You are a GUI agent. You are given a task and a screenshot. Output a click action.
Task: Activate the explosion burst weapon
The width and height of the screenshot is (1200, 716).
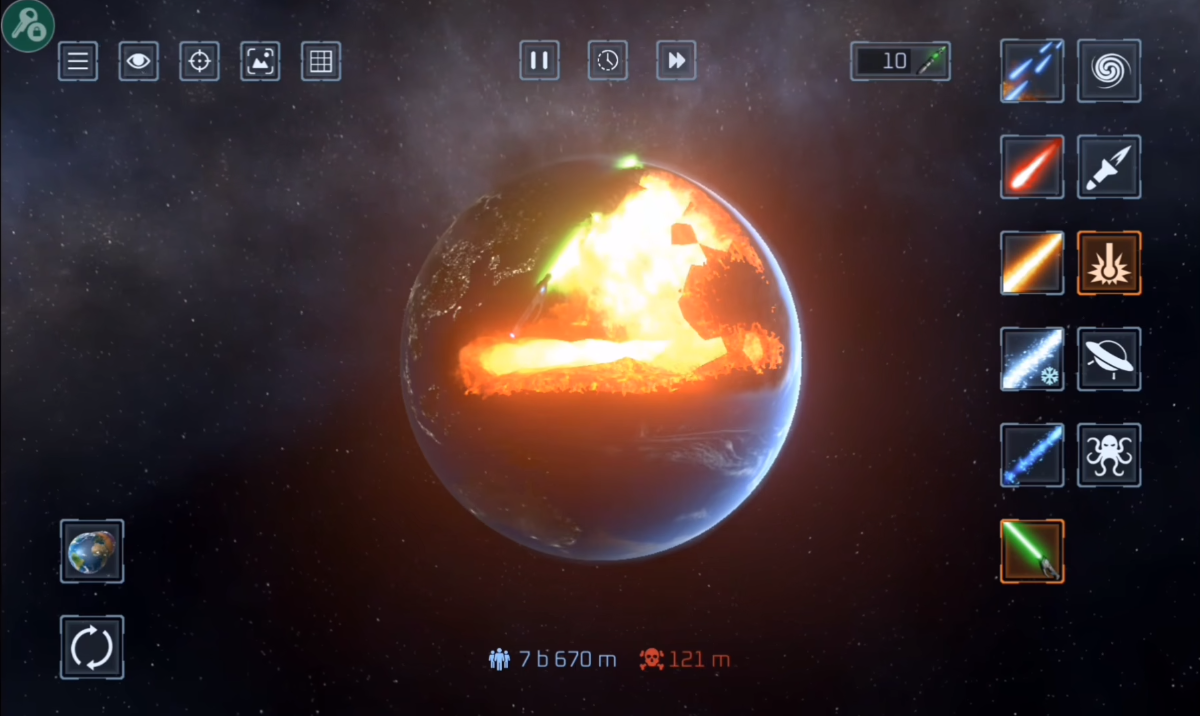pyautogui.click(x=1109, y=263)
